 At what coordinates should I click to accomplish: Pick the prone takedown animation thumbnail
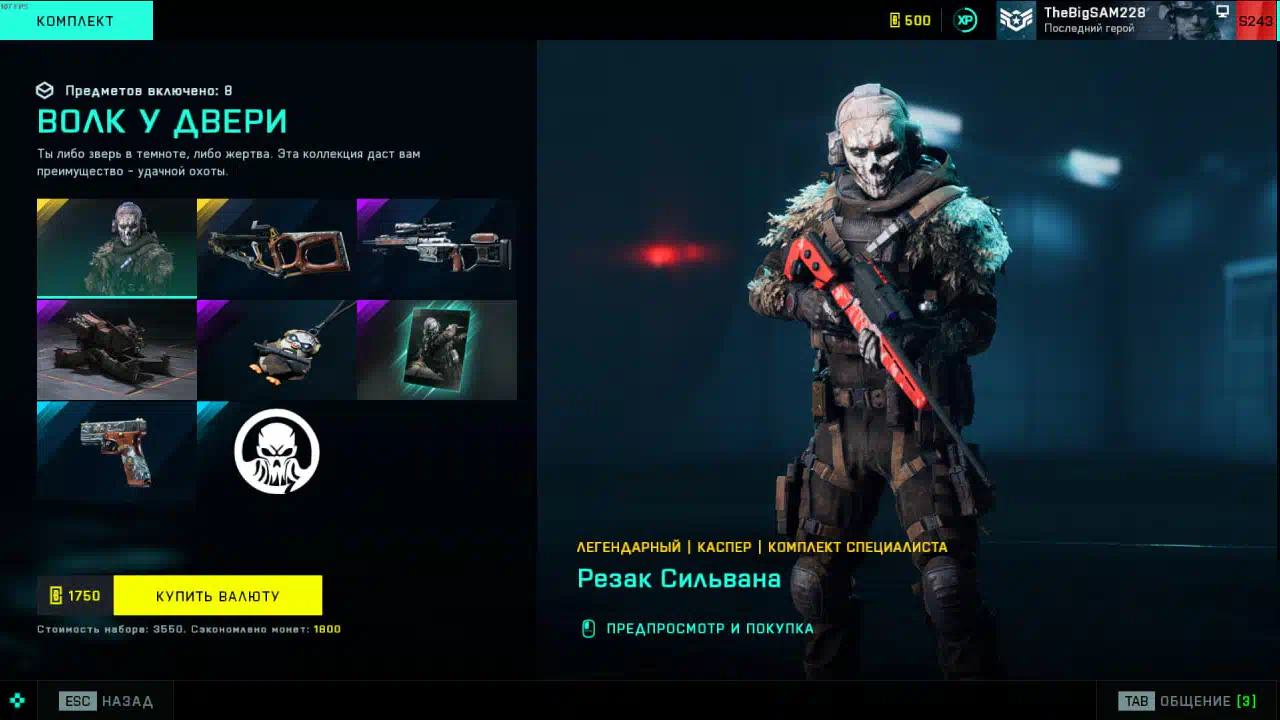tap(116, 350)
